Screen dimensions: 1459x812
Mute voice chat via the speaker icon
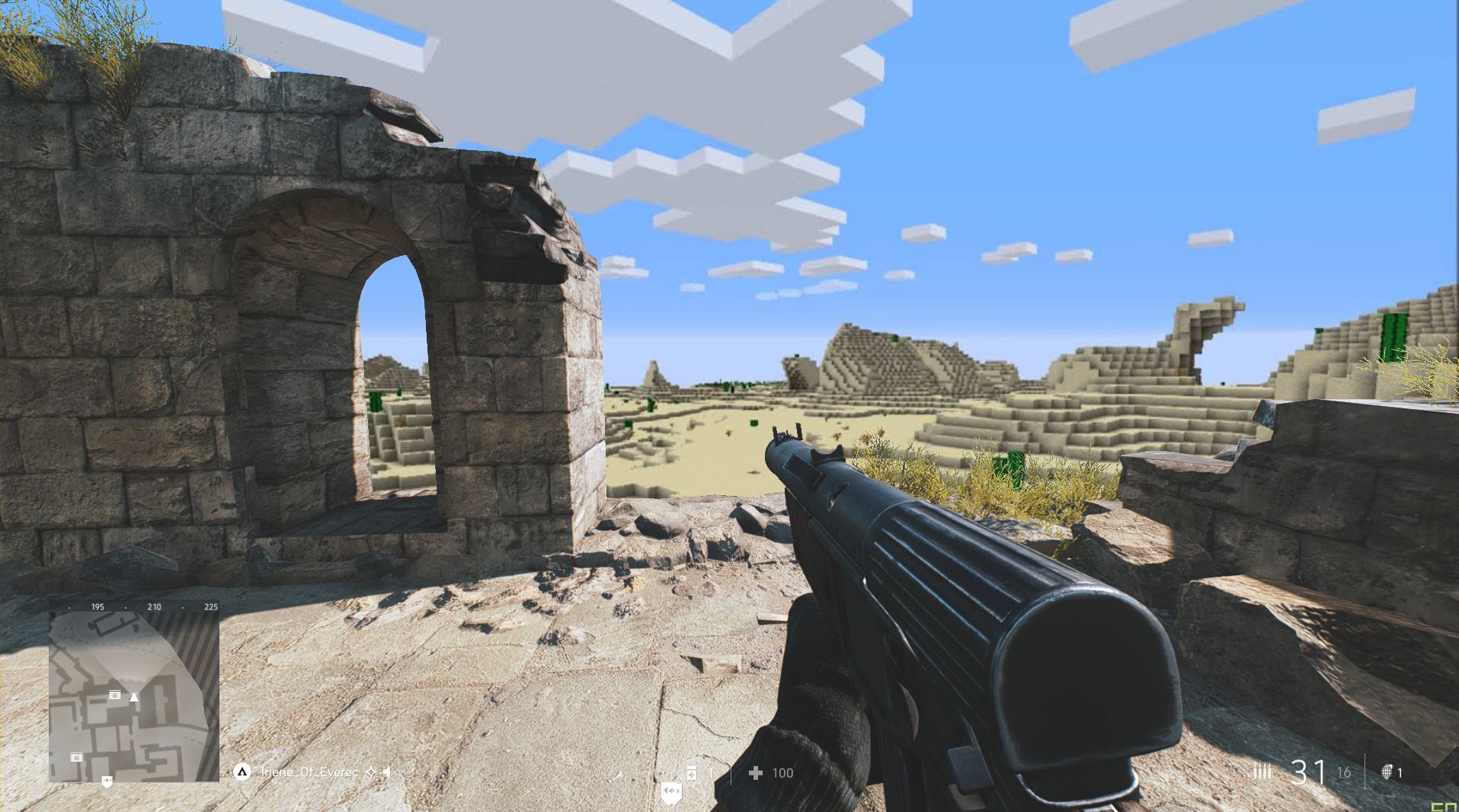pos(386,772)
